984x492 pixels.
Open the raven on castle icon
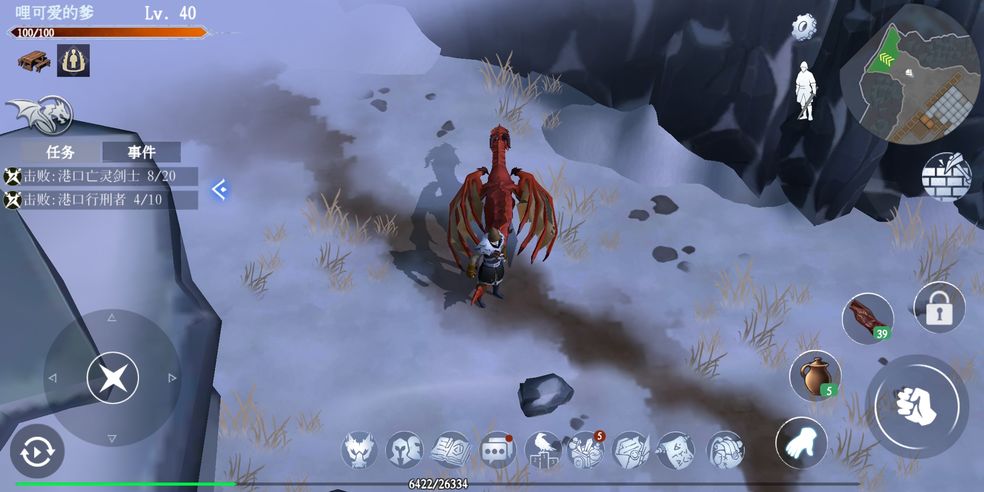[x=543, y=450]
